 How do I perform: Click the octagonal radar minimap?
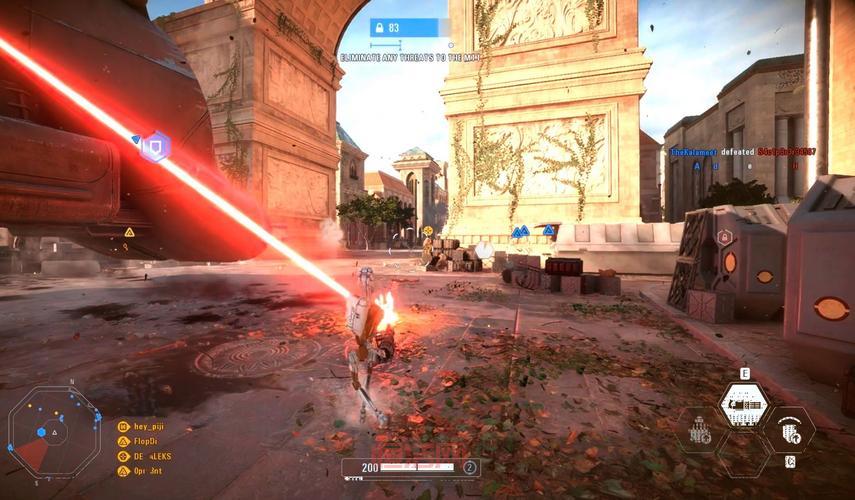54,431
